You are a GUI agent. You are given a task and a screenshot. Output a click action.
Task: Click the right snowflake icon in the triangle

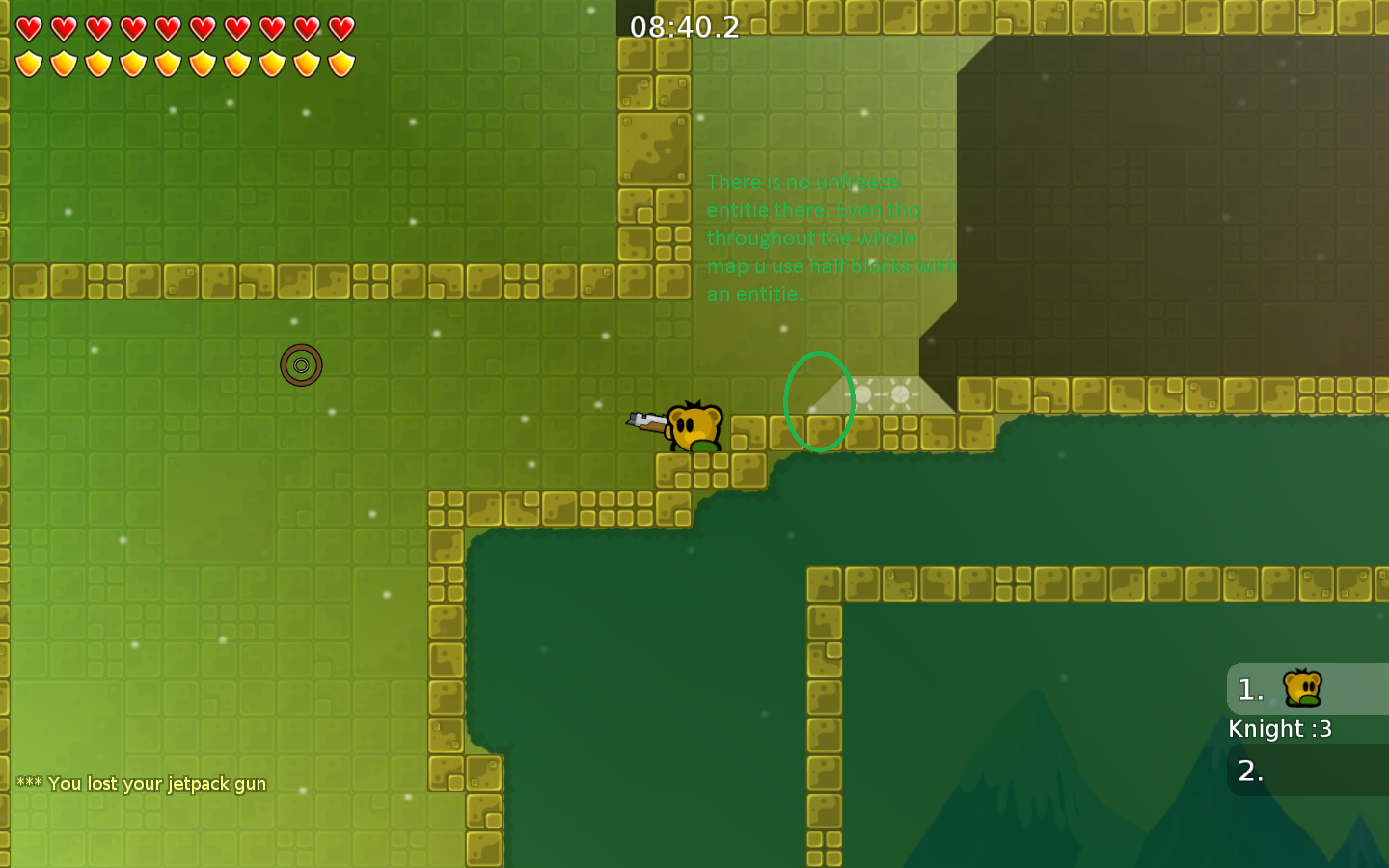[901, 393]
